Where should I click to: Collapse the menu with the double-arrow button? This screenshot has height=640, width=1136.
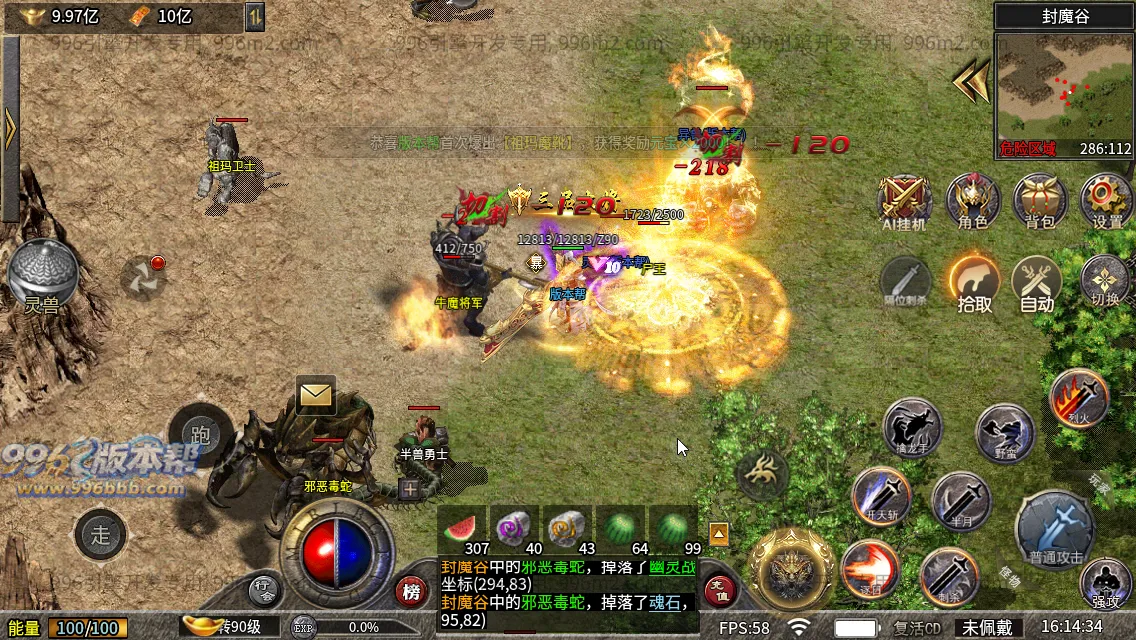click(970, 80)
